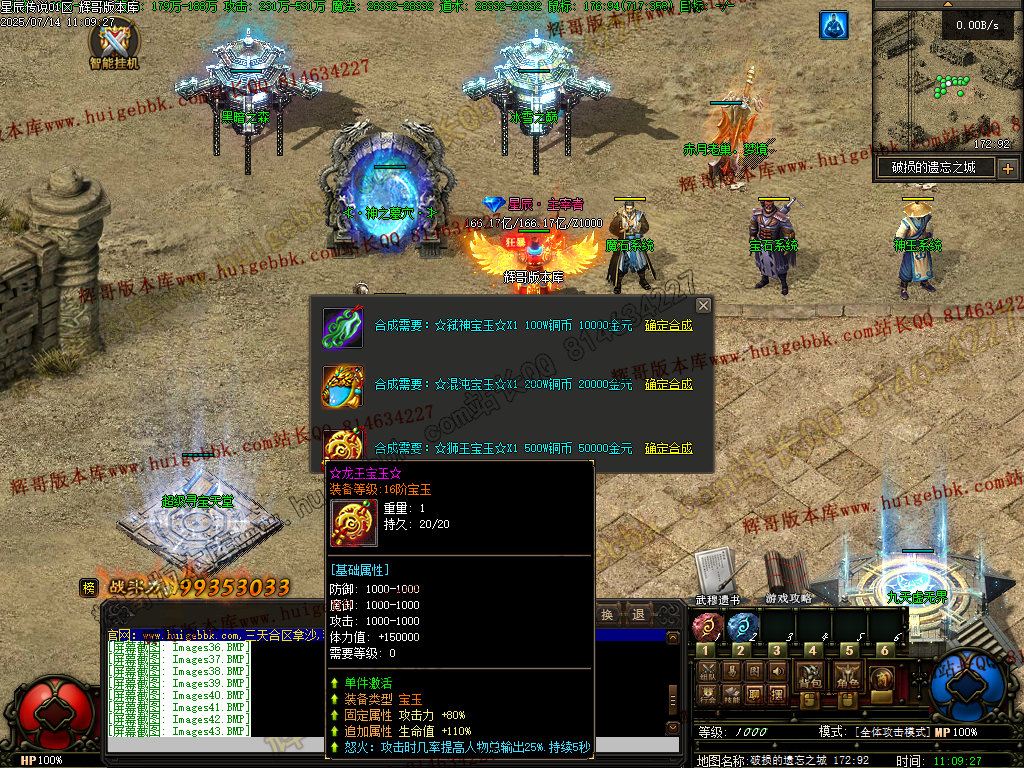
Task: Confirm synthesis requiring 混沌宝玉
Action: (668, 384)
